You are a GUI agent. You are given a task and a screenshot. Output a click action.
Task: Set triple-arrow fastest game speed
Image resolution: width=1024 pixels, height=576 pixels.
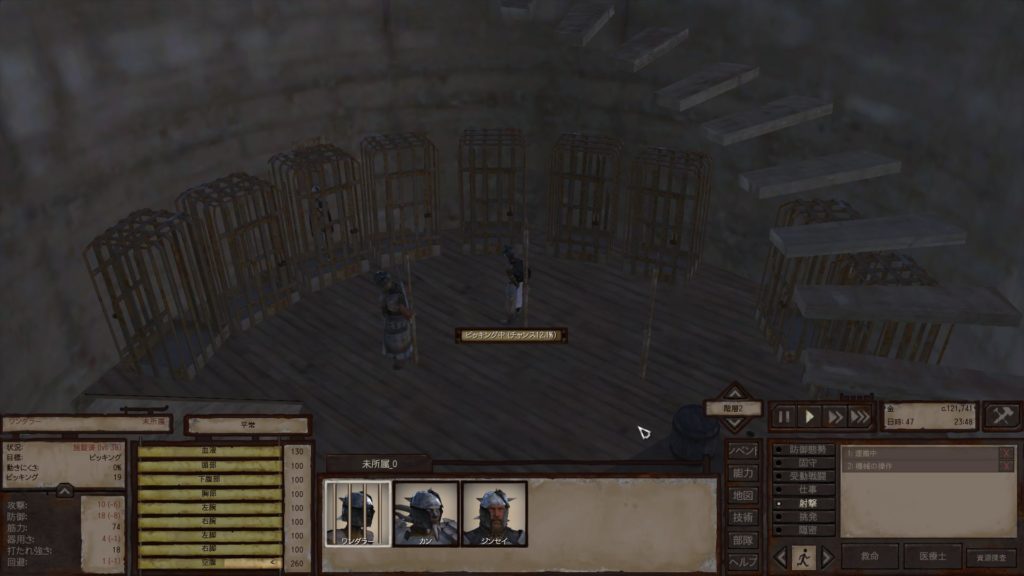860,417
